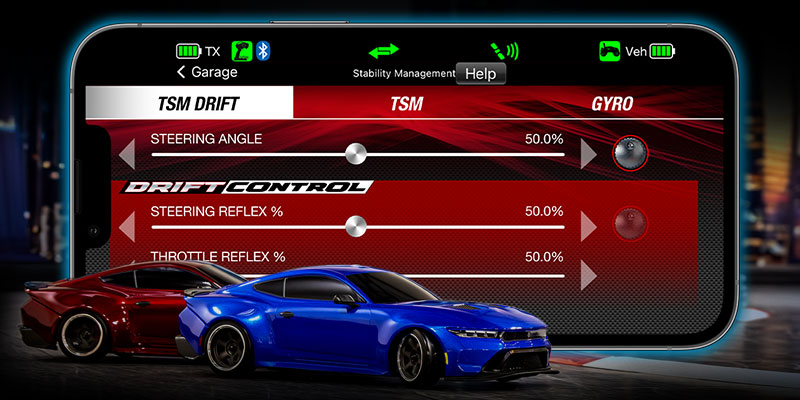Open the Help popup
800x400 pixels.
[x=481, y=73]
